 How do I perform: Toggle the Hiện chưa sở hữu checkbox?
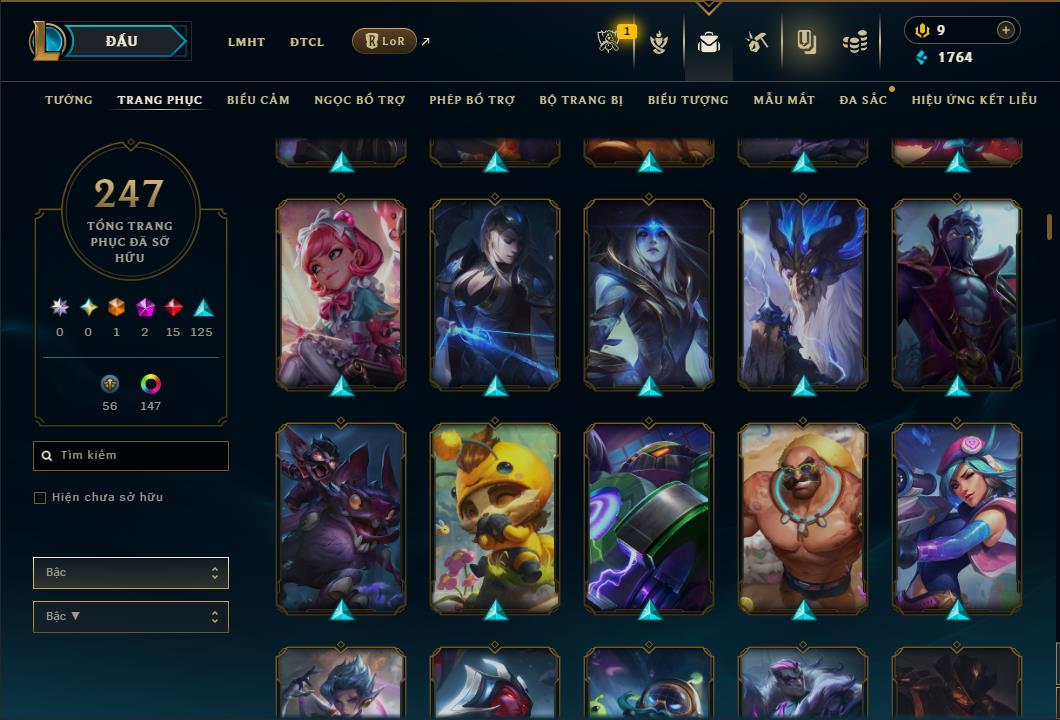pos(40,498)
